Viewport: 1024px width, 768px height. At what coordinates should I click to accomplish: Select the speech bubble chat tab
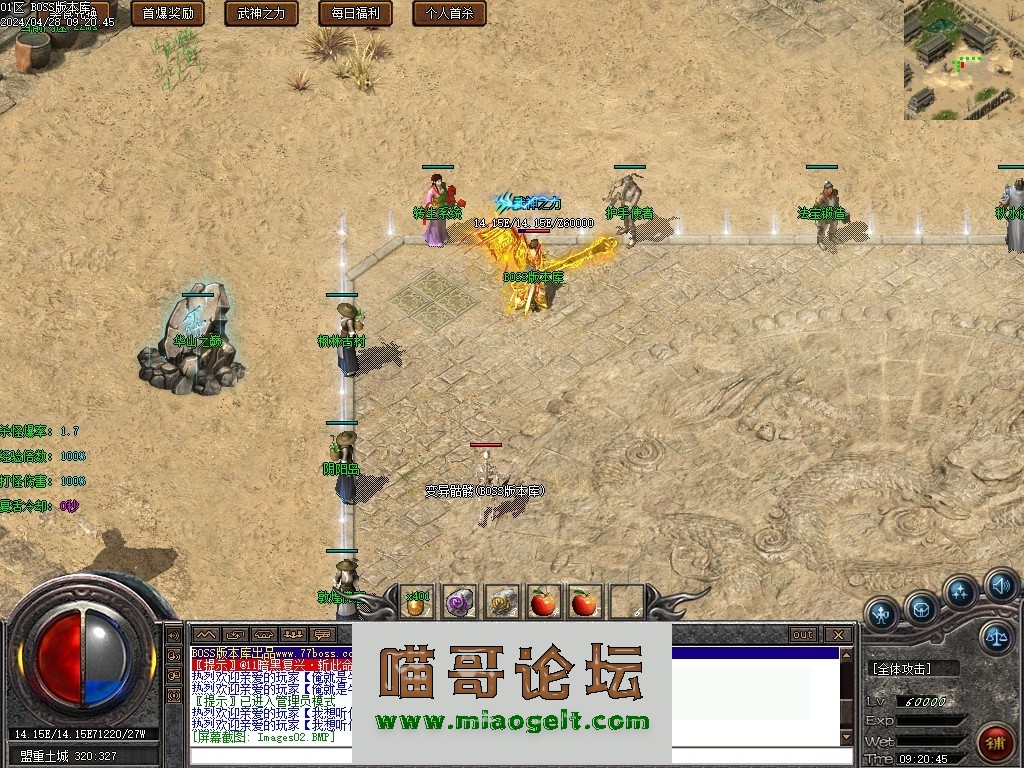[322, 634]
